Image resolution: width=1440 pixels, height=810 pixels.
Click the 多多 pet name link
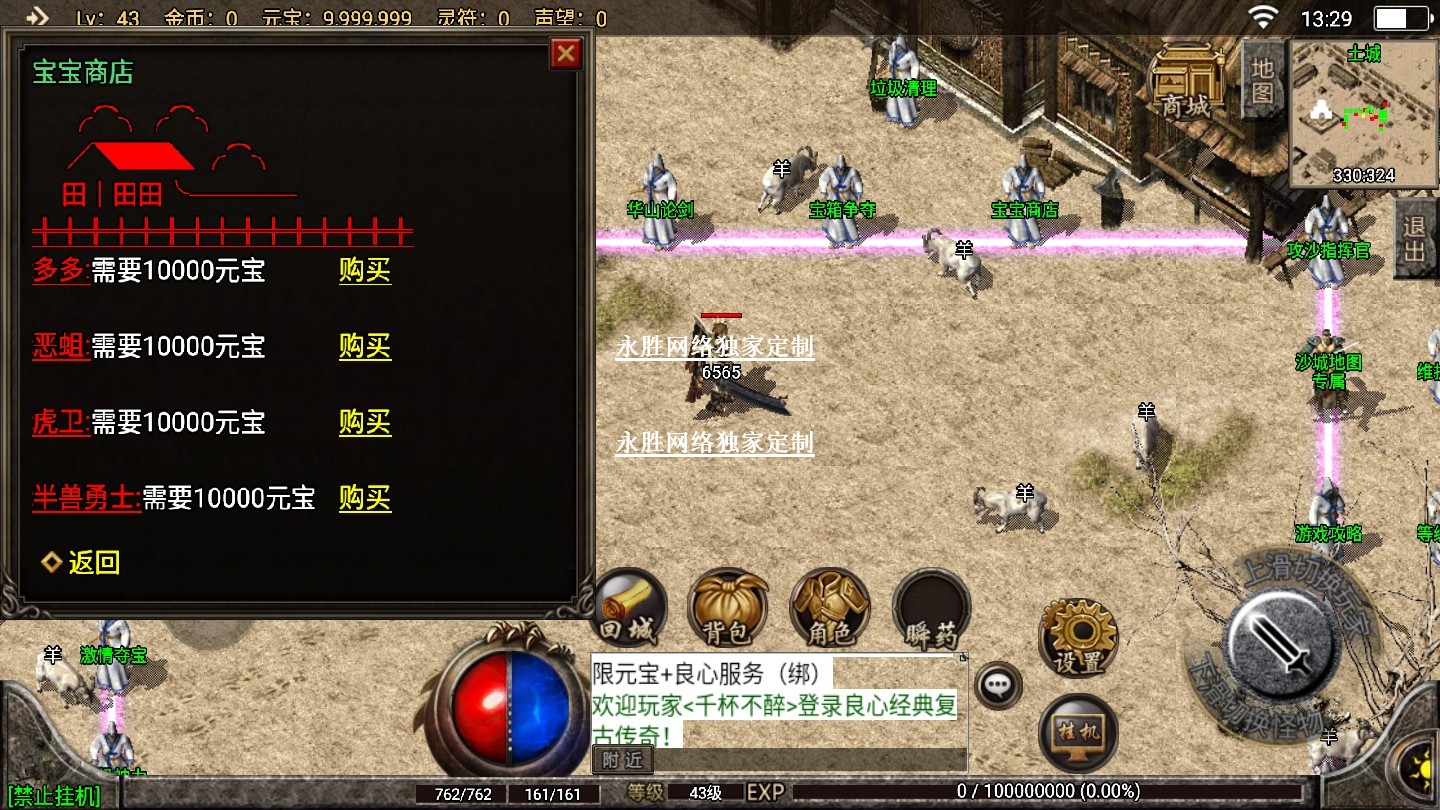tap(59, 271)
